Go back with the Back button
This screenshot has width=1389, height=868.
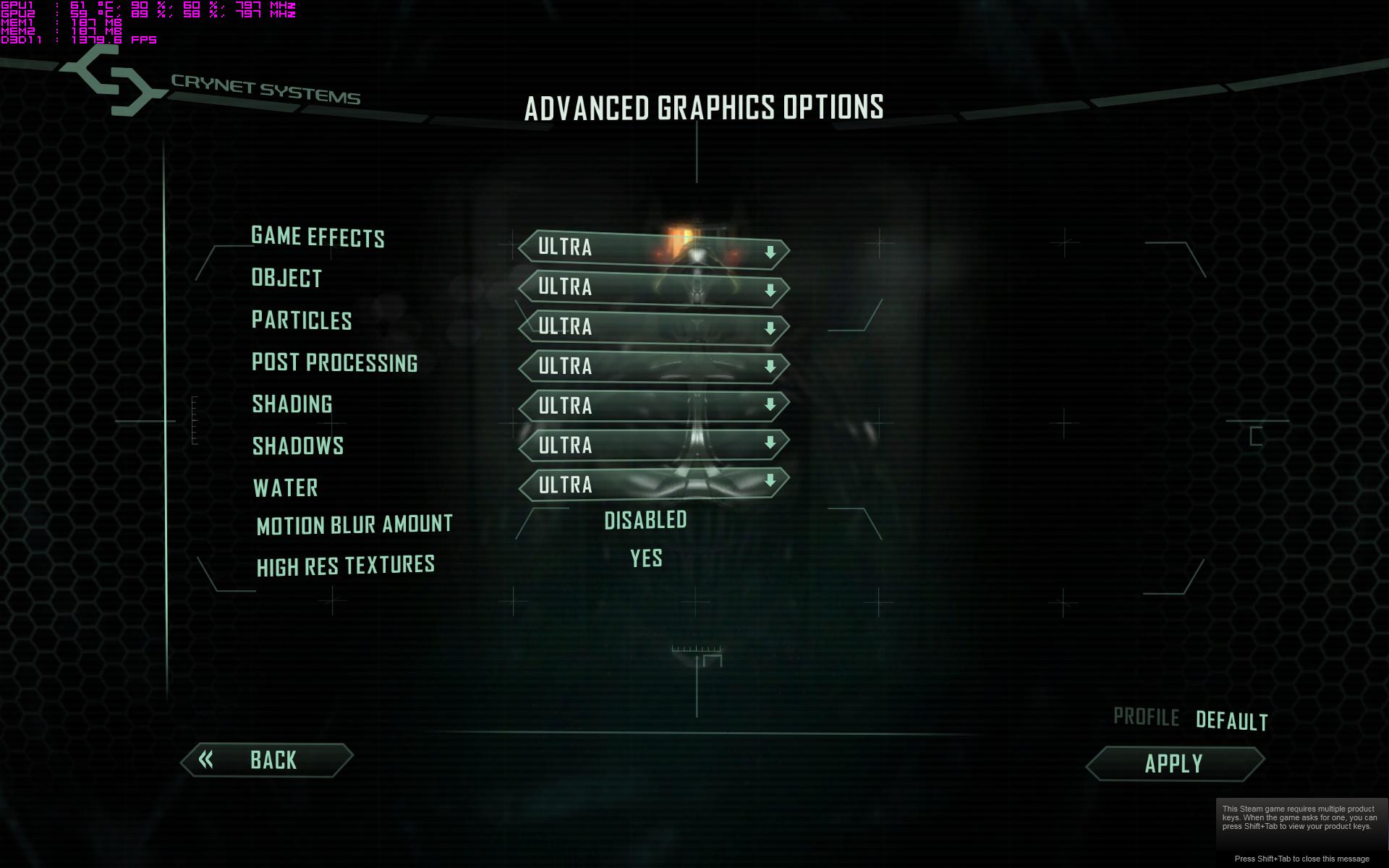[266, 760]
